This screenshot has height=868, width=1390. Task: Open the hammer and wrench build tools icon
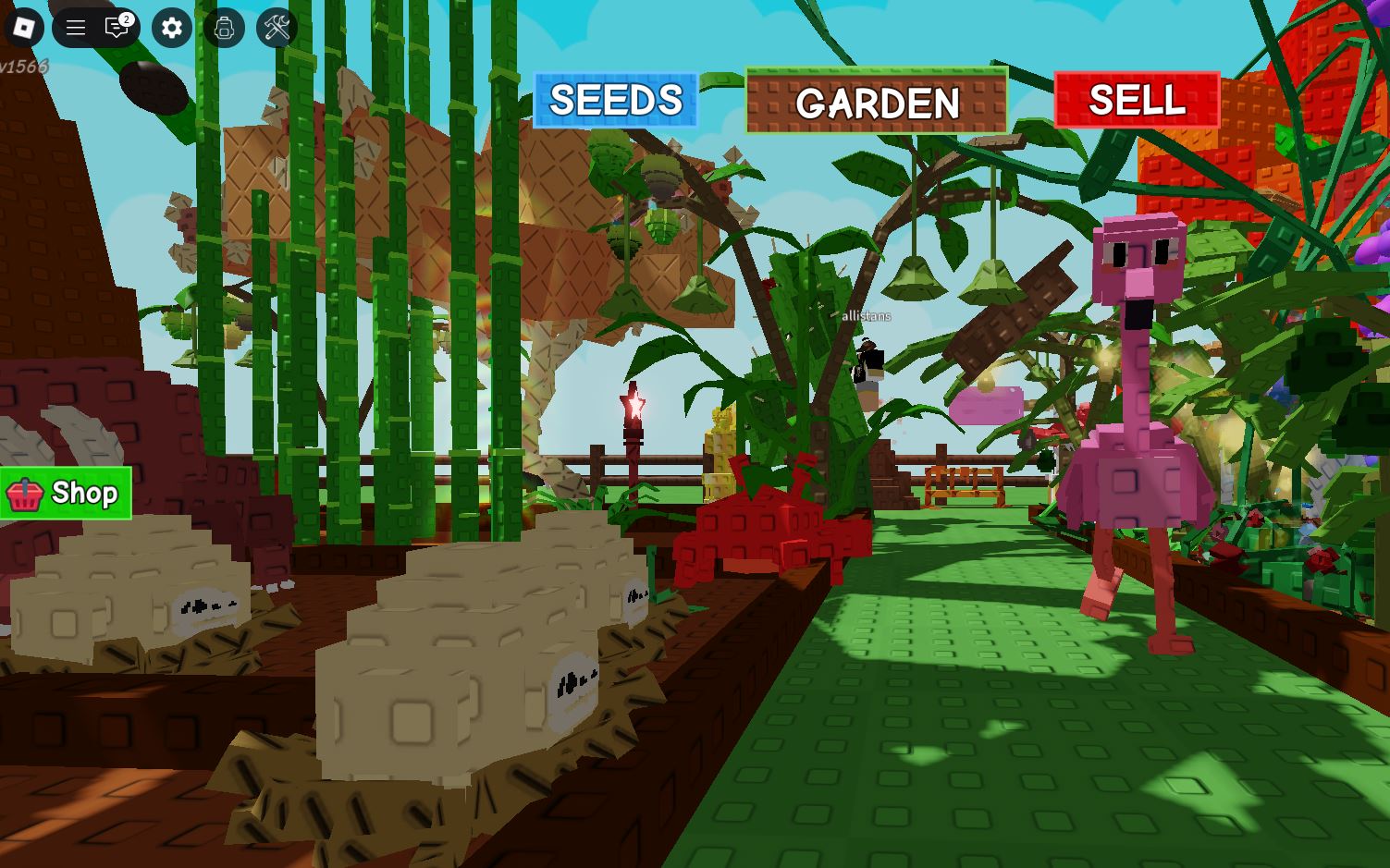(x=275, y=28)
